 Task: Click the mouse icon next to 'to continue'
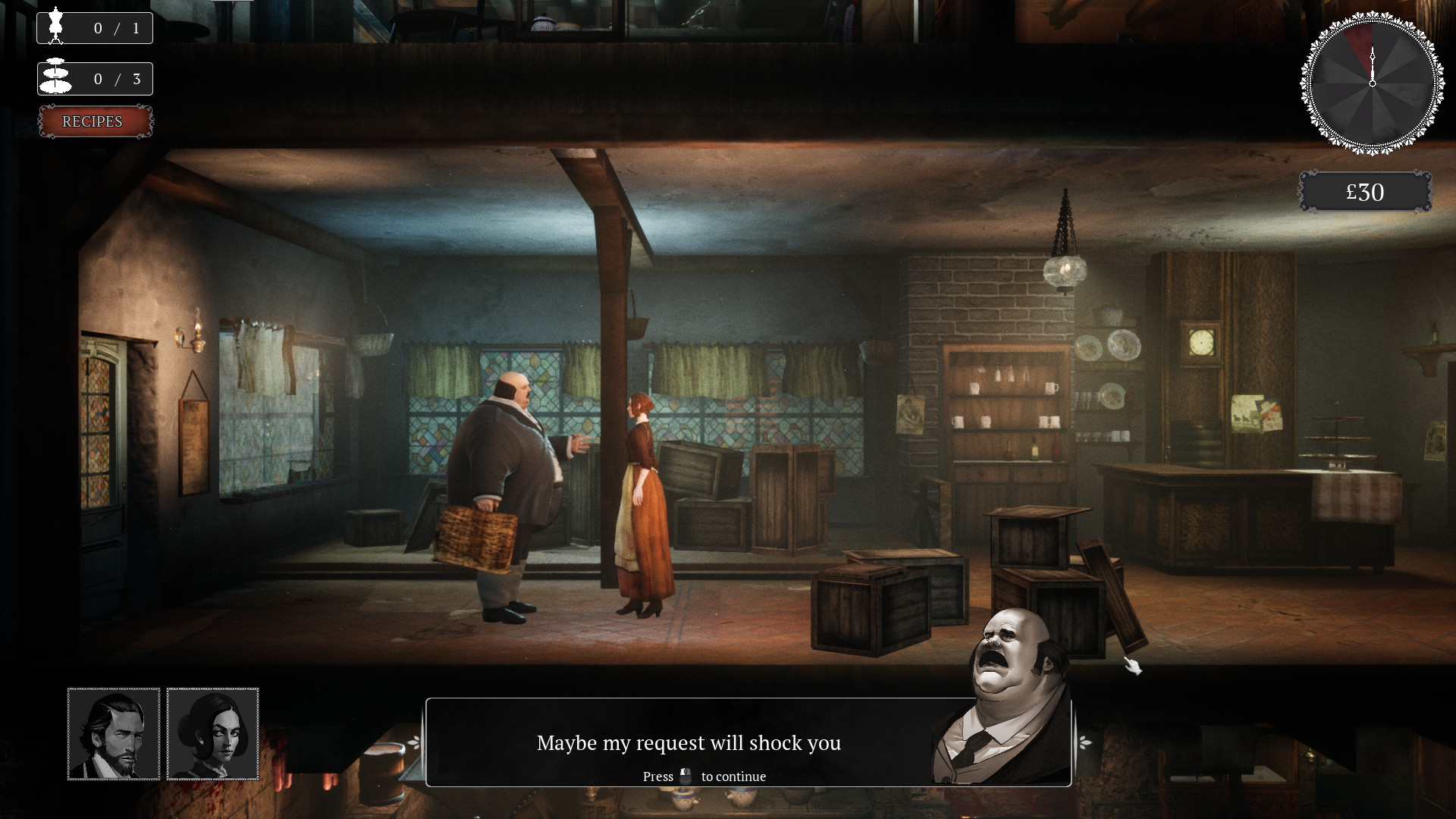coord(687,776)
